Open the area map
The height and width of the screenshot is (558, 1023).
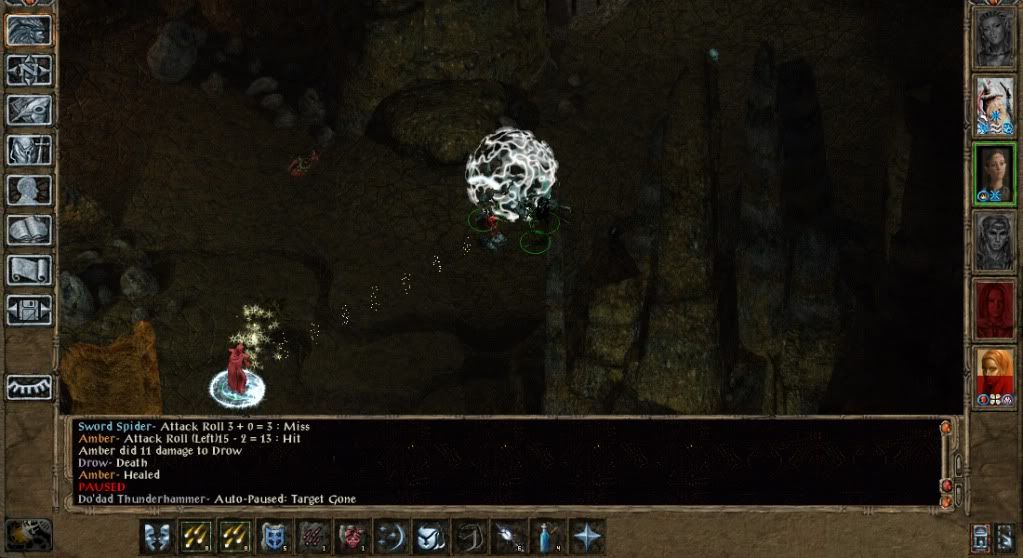(x=29, y=69)
